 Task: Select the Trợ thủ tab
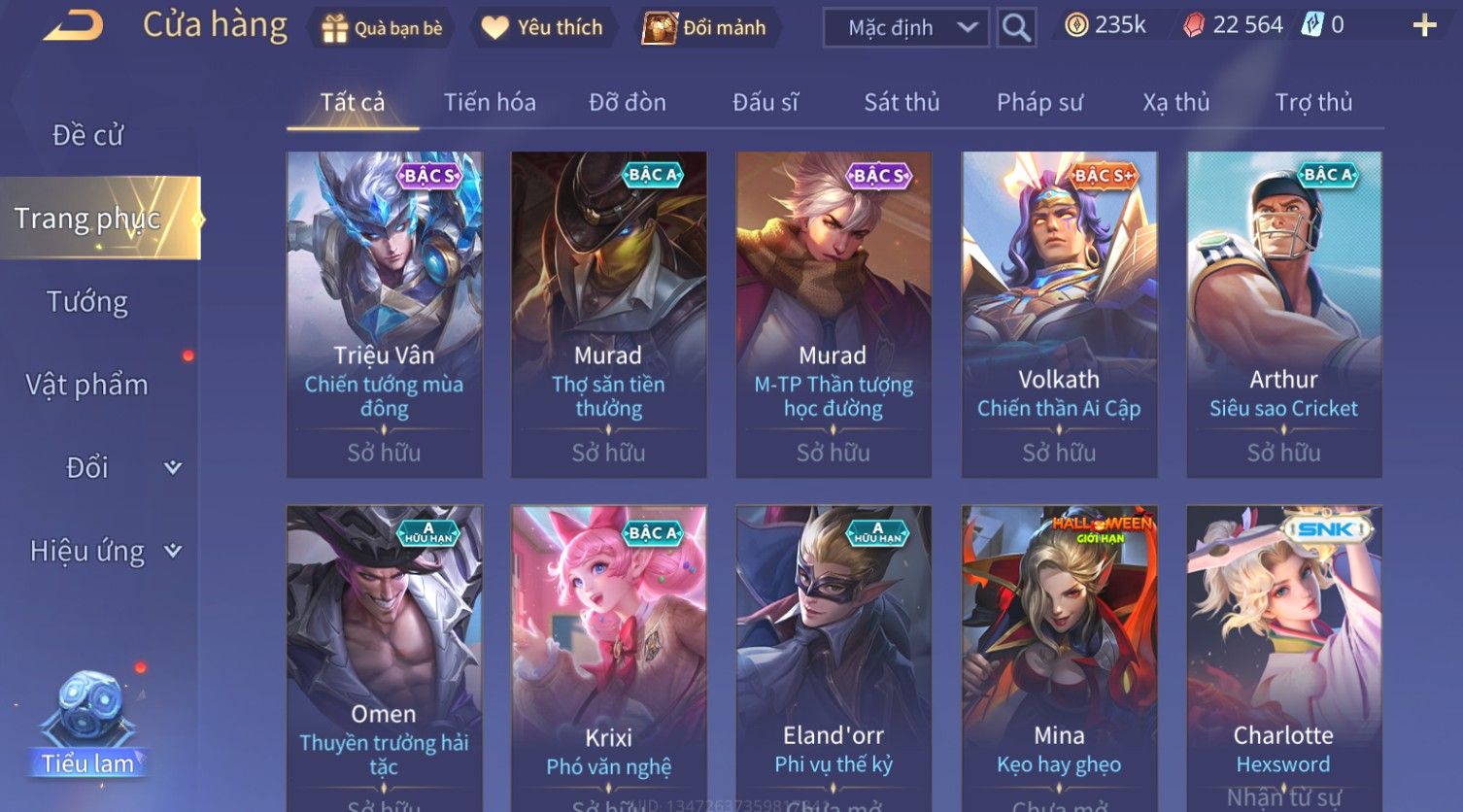(1313, 102)
